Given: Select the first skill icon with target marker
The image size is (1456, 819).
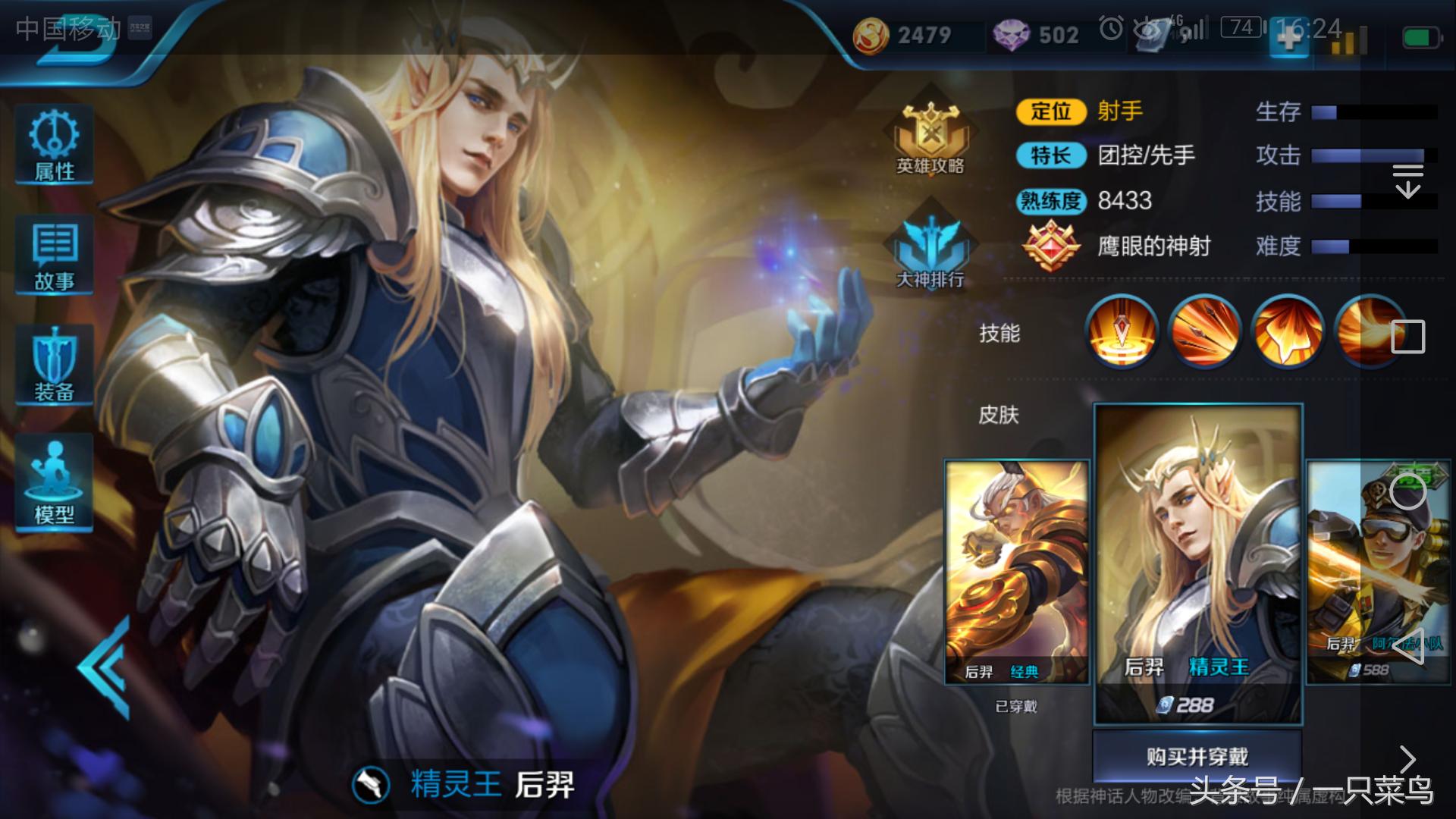Looking at the screenshot, I should (x=1122, y=331).
